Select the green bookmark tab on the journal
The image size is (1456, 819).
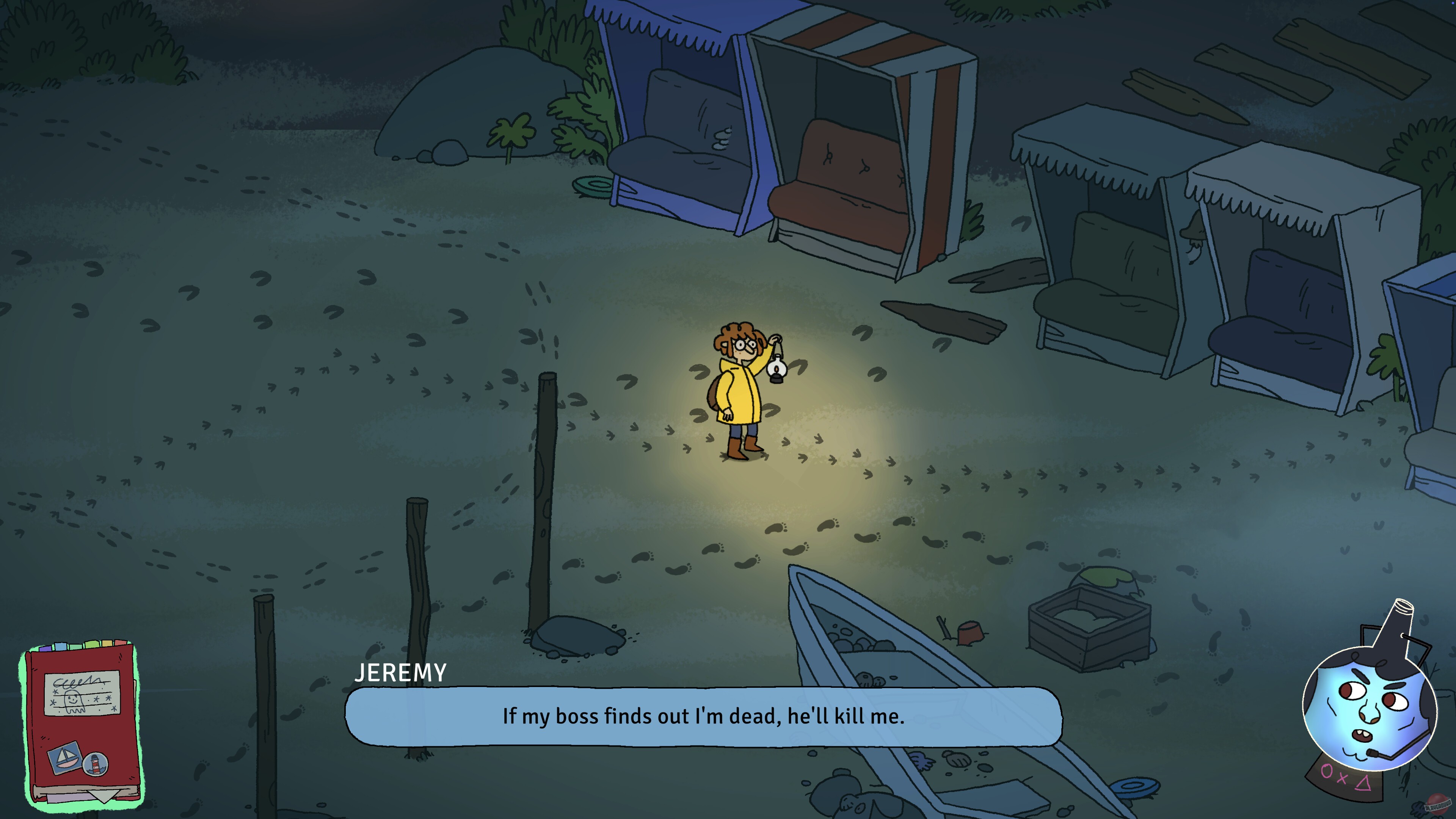pyautogui.click(x=76, y=647)
